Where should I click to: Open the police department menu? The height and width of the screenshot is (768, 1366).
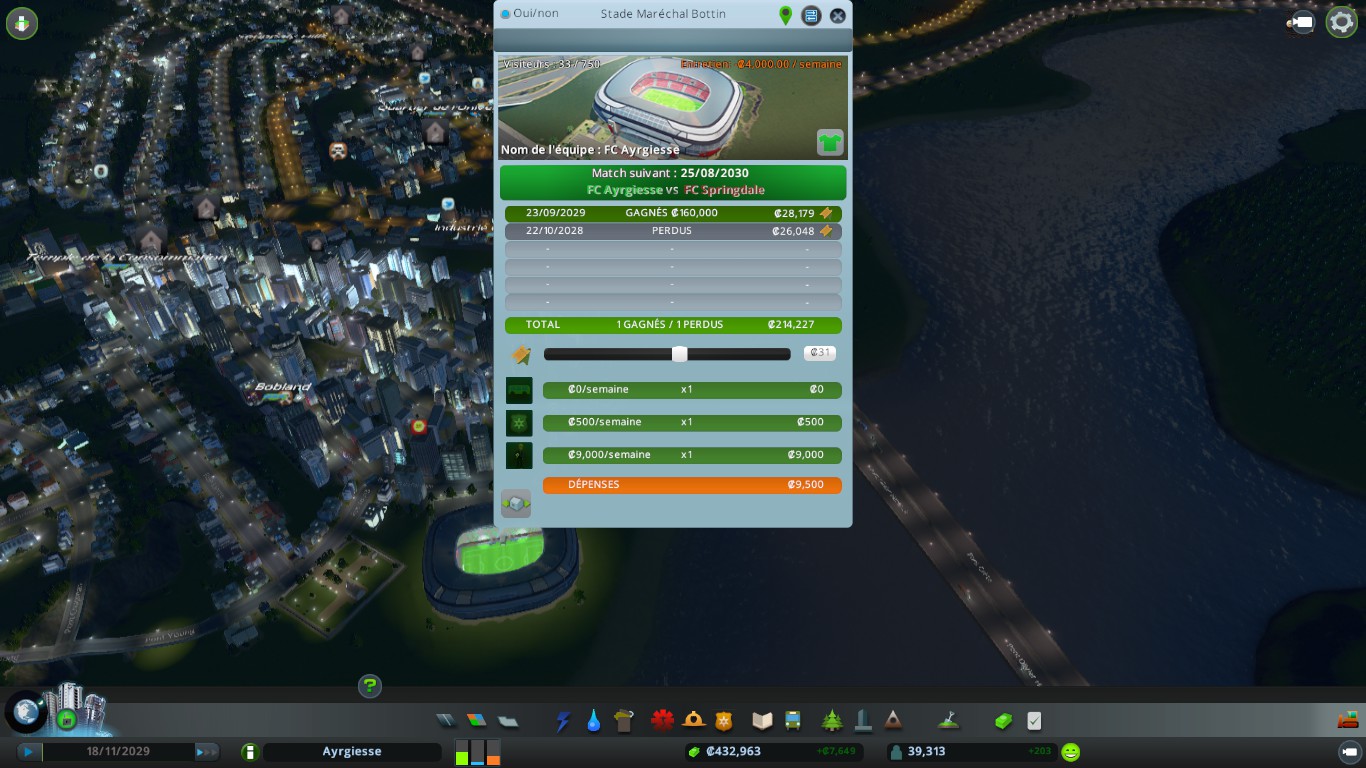click(724, 721)
